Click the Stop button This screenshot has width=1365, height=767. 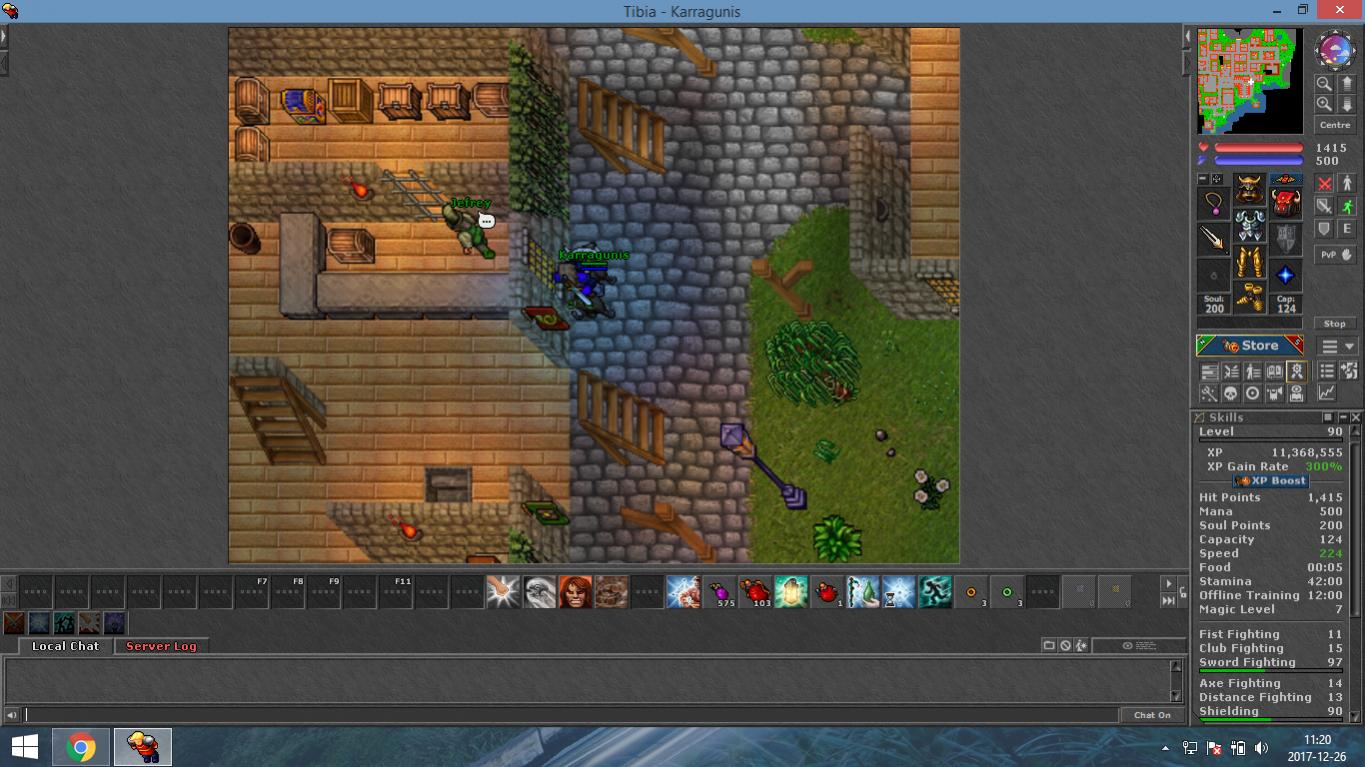(1334, 323)
